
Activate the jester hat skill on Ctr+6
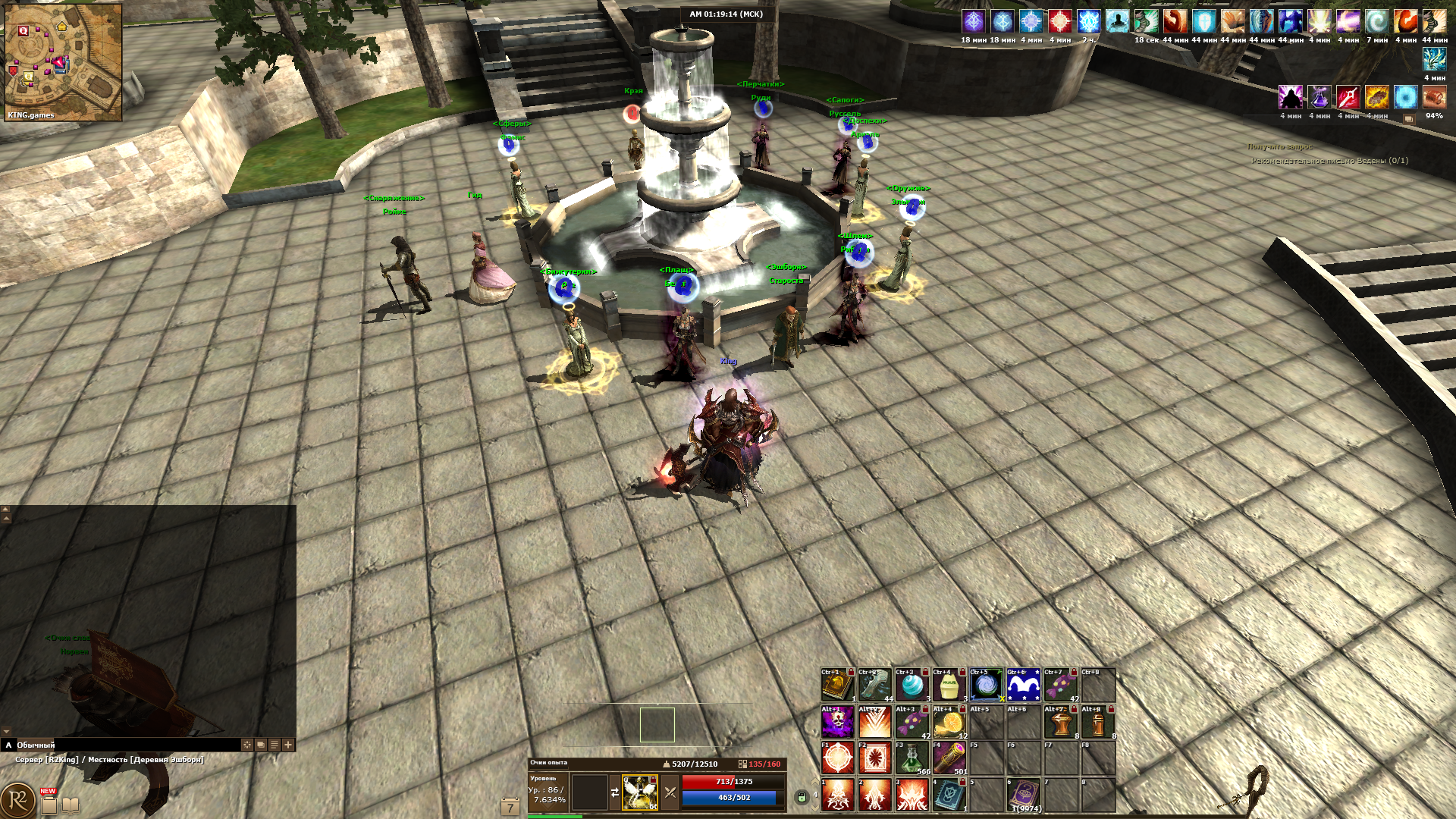pyautogui.click(x=1023, y=686)
